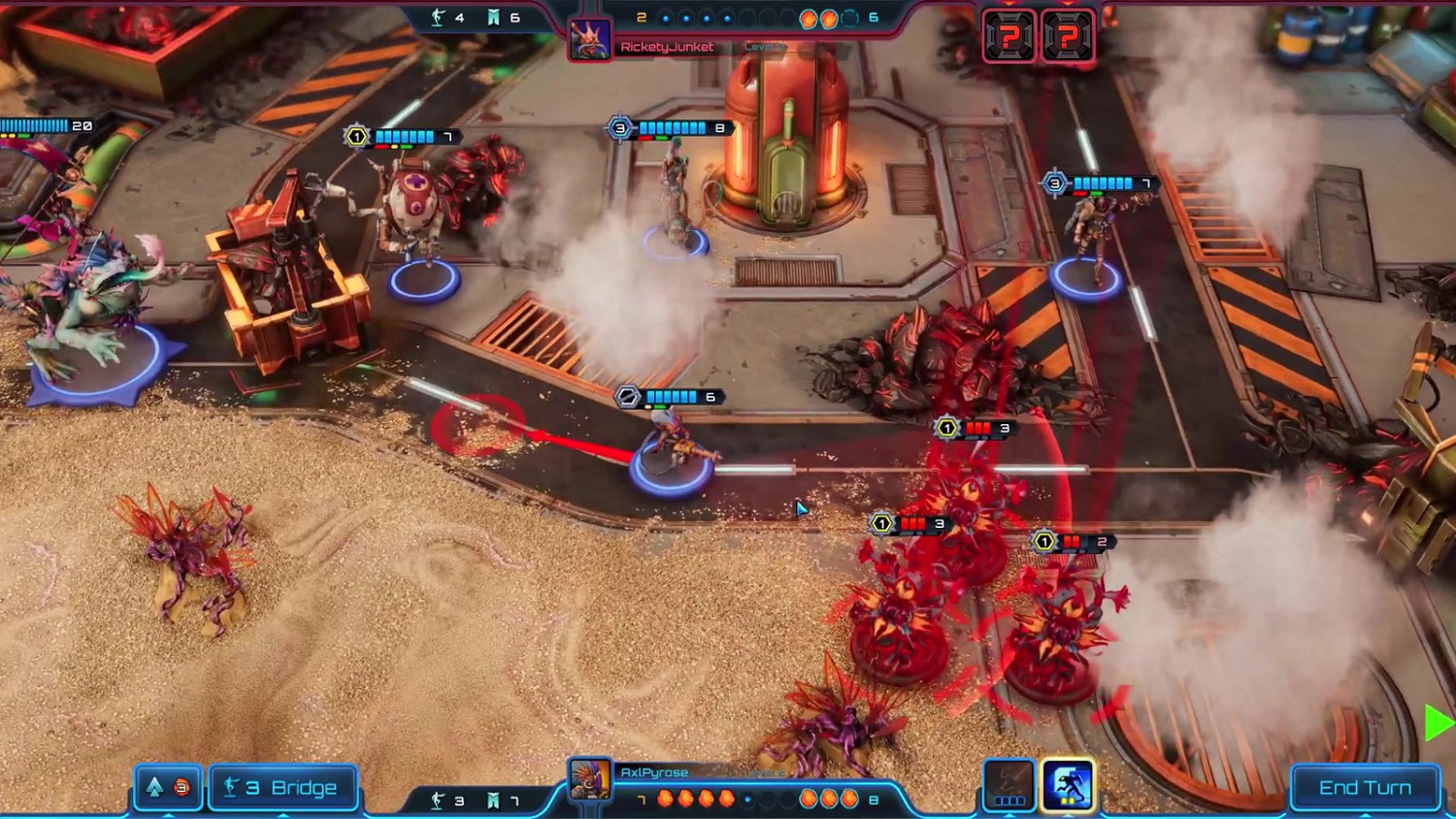Open the right red question-mark crate

1069,33
